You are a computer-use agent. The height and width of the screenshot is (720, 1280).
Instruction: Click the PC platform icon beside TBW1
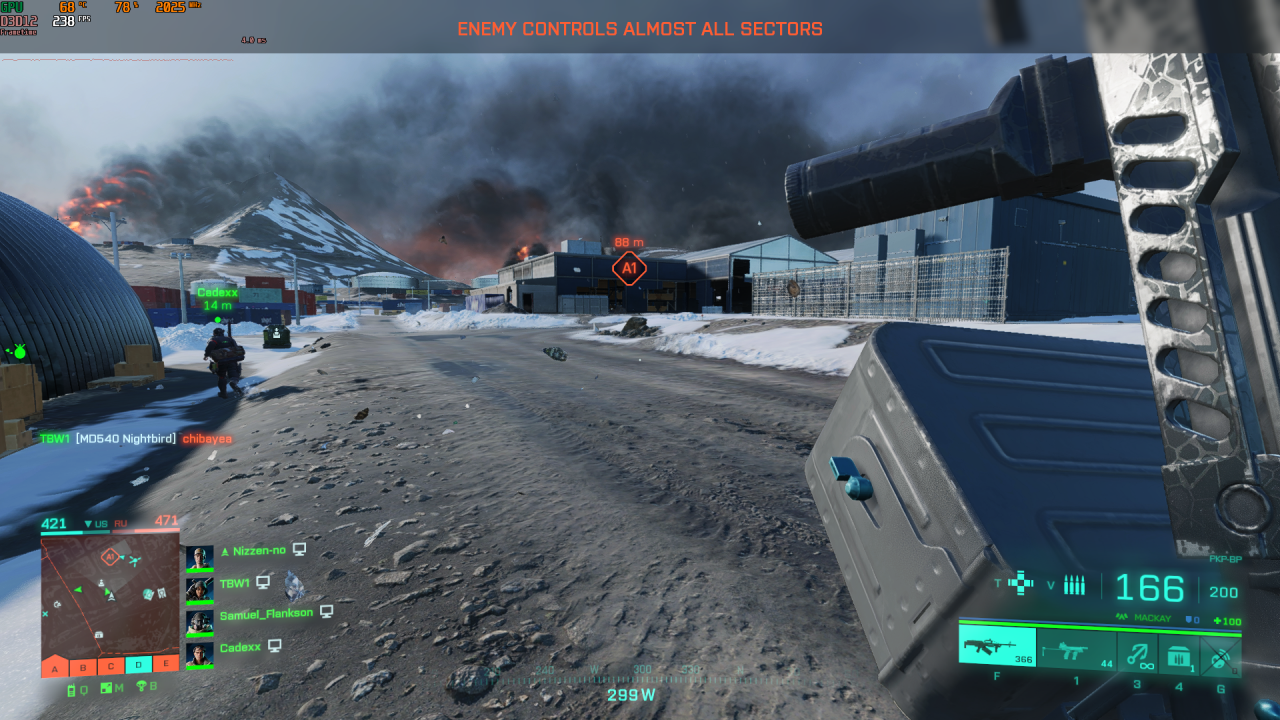263,582
